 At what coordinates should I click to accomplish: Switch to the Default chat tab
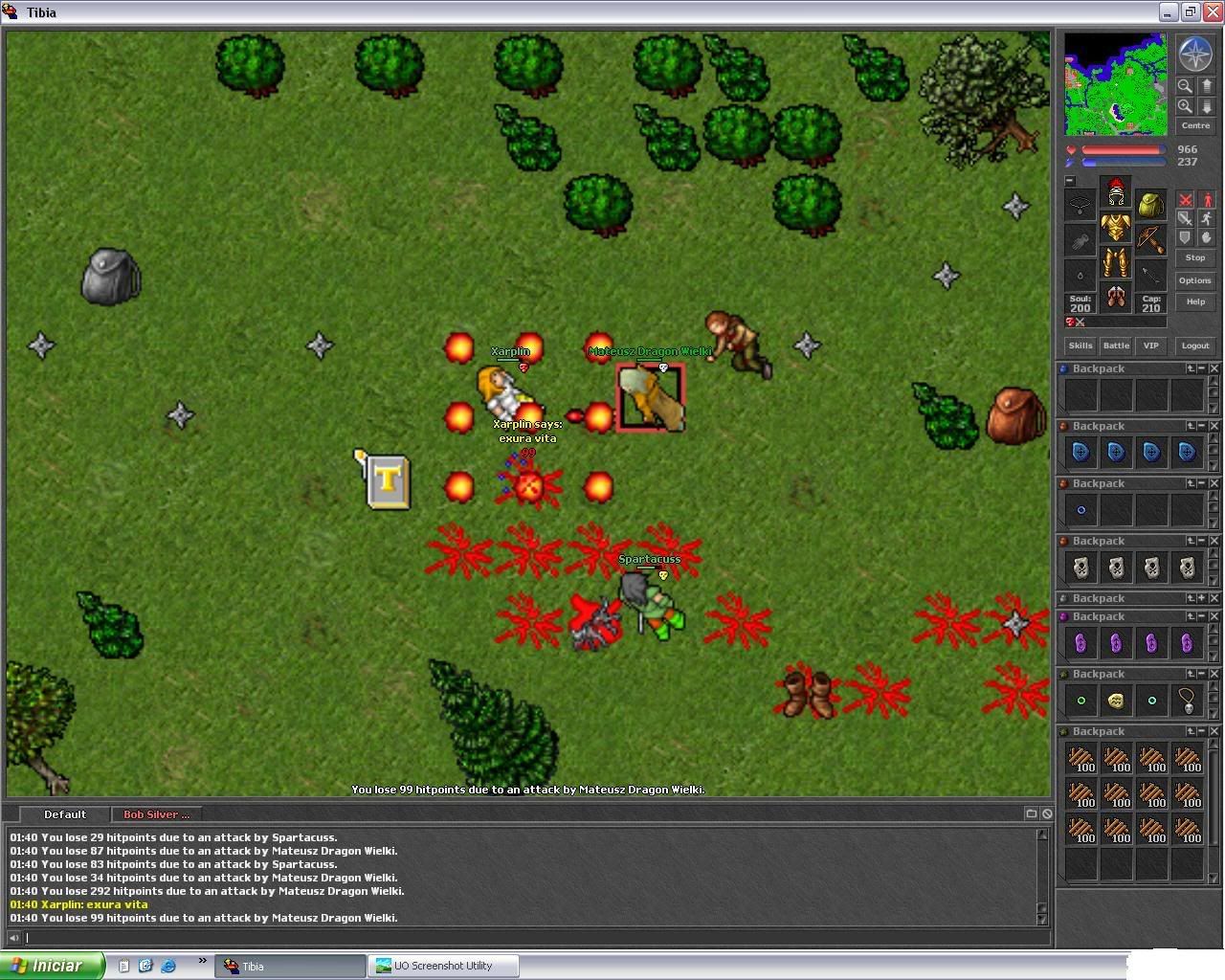[x=65, y=814]
